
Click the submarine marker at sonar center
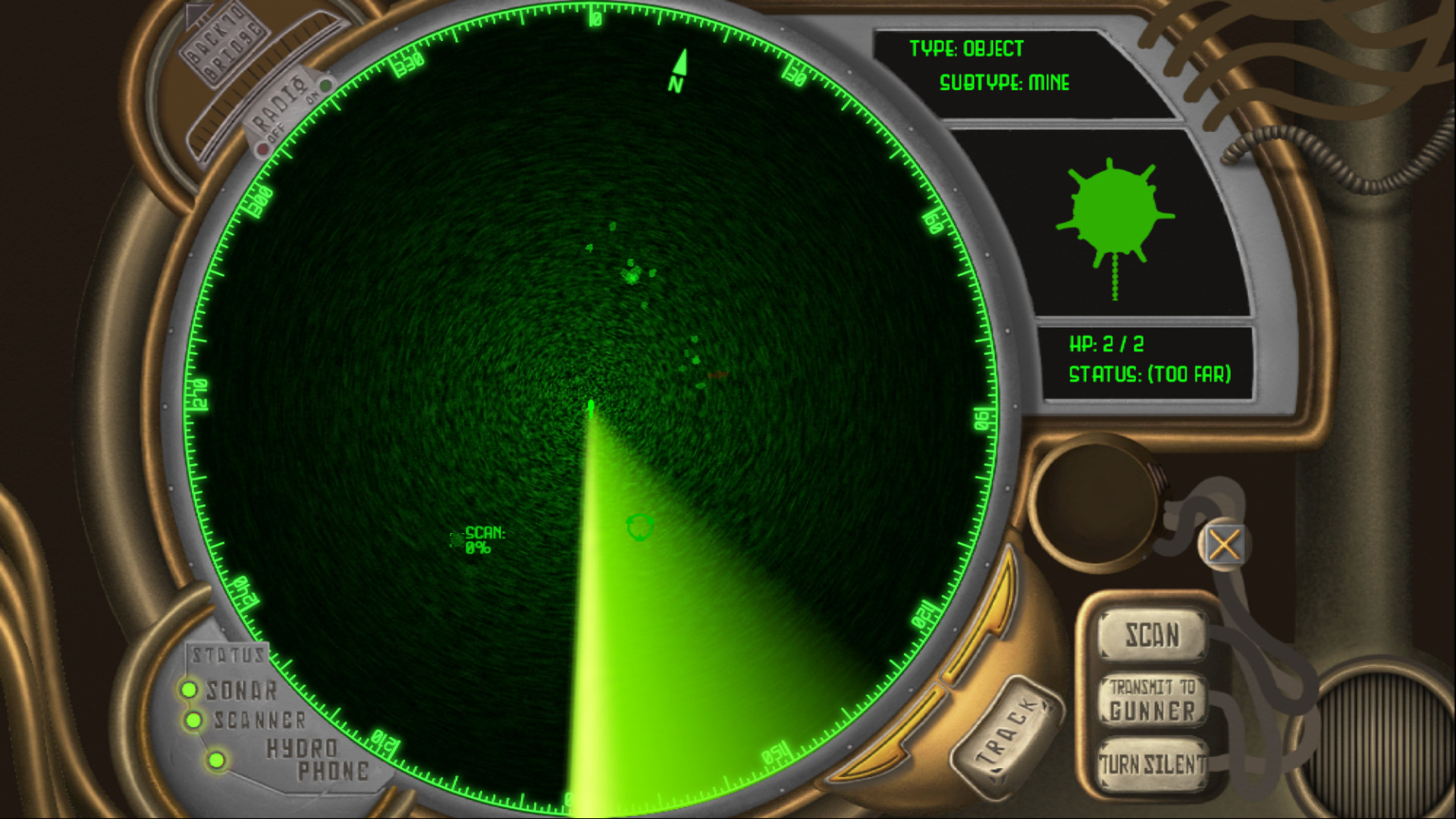point(591,409)
